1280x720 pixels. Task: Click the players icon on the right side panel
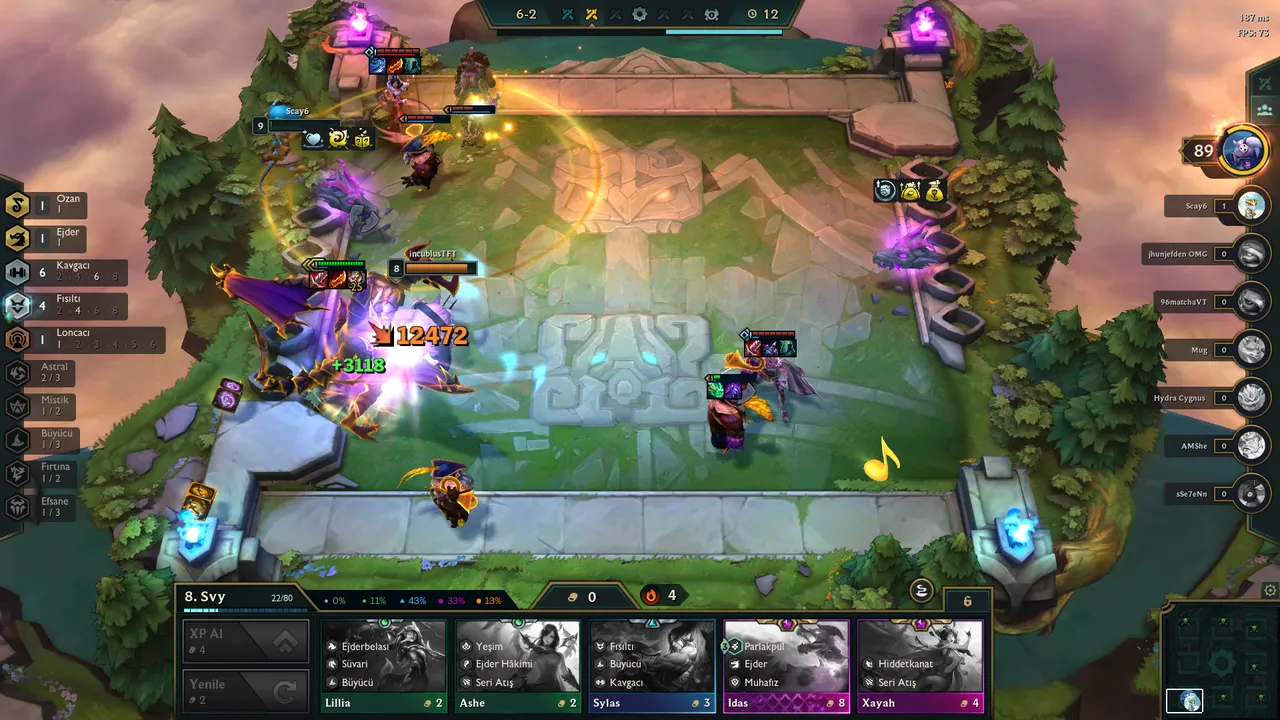[1264, 110]
